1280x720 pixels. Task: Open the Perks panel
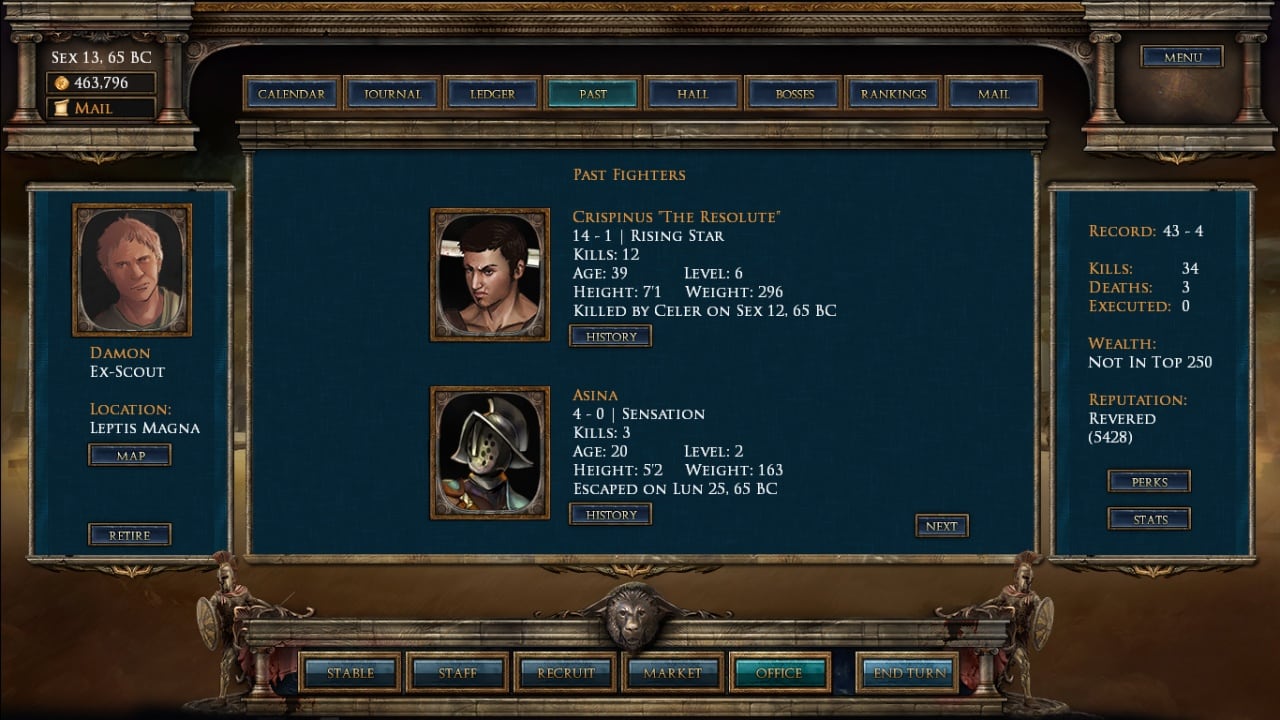tap(1149, 482)
